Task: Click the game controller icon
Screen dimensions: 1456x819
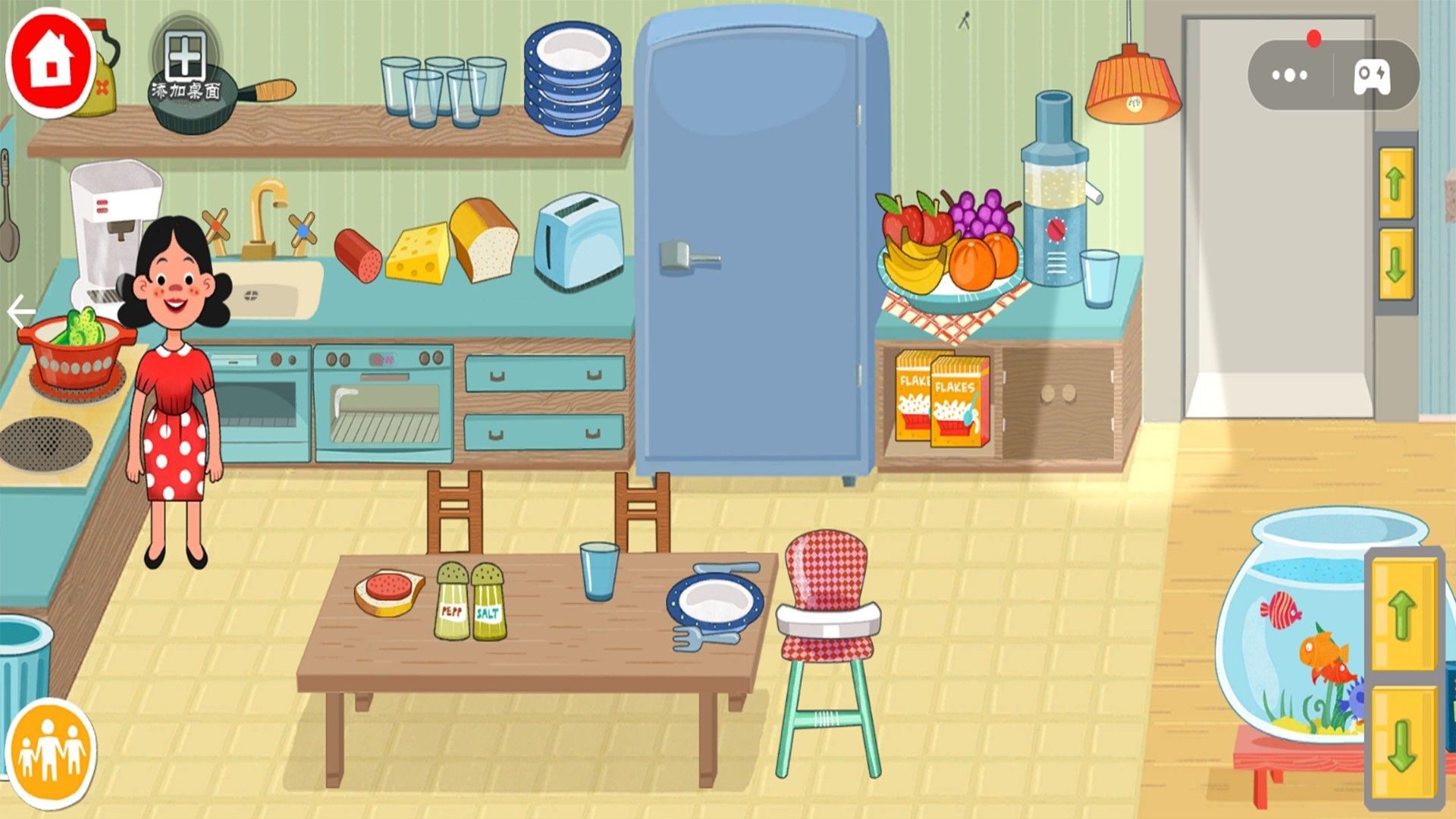Action: [x=1373, y=75]
